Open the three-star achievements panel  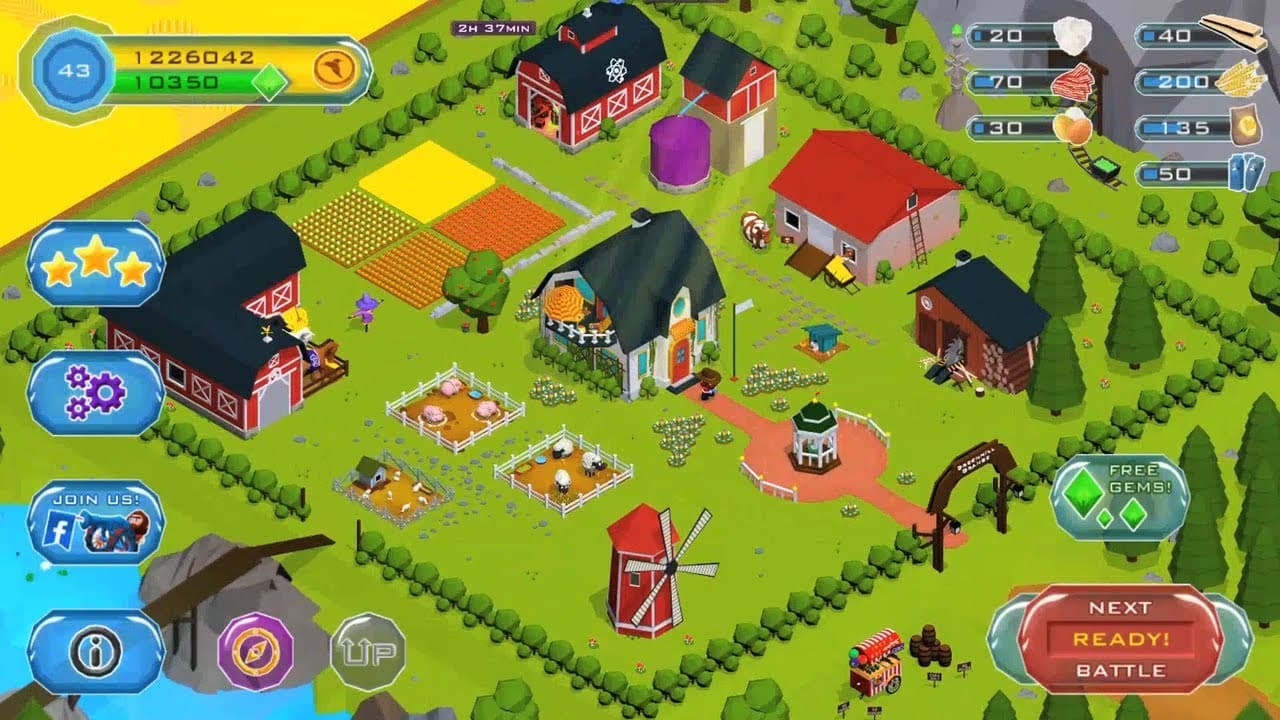95,263
